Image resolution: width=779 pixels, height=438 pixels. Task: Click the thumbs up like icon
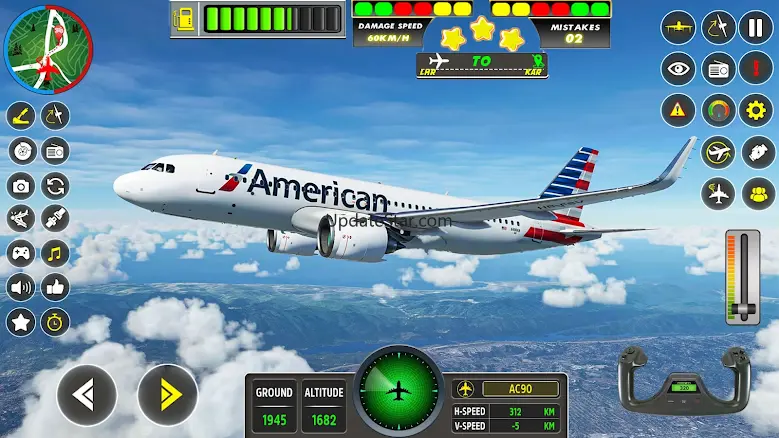55,287
